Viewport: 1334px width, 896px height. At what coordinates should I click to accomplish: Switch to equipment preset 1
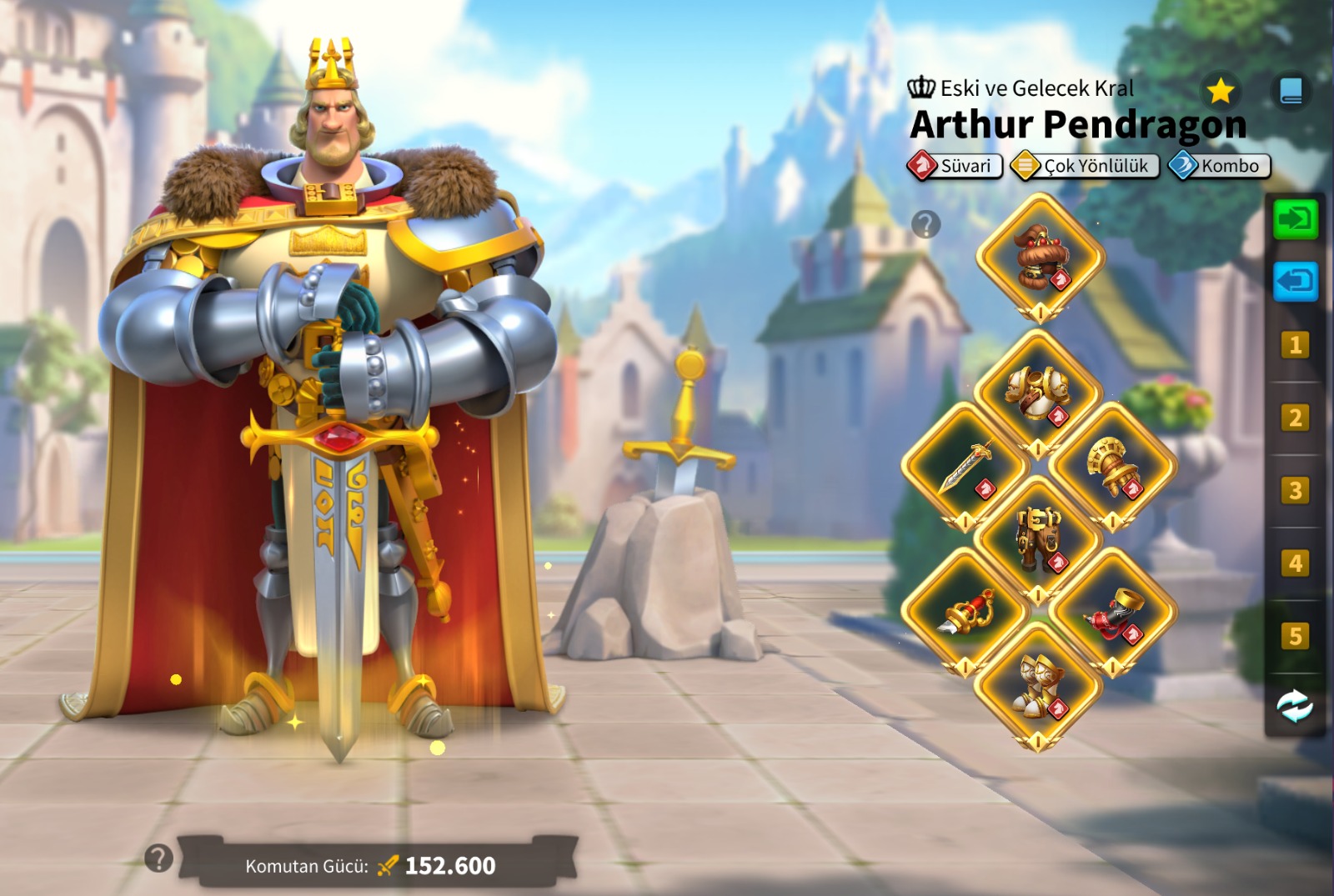(x=1295, y=345)
